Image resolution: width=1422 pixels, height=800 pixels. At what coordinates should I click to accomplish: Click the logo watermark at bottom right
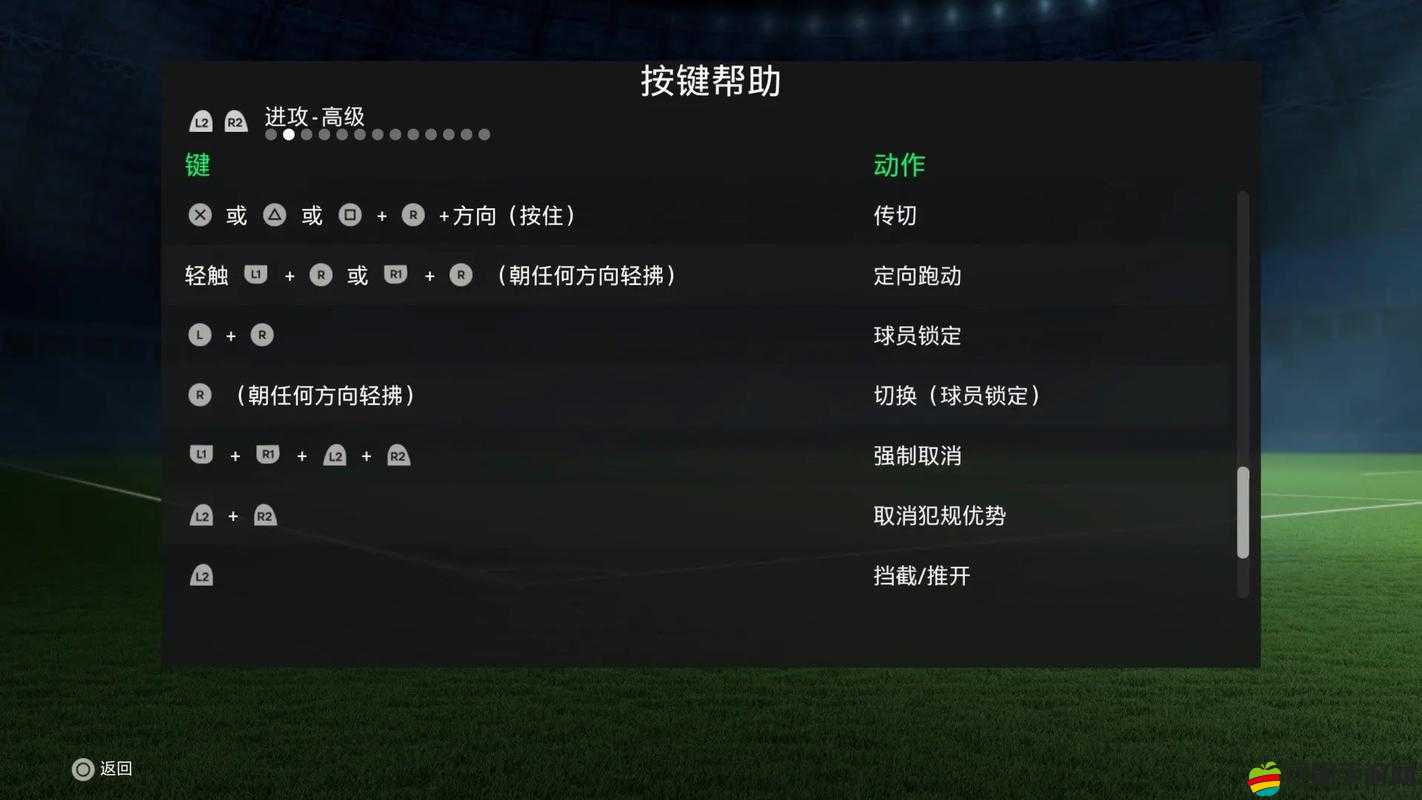tap(1266, 777)
